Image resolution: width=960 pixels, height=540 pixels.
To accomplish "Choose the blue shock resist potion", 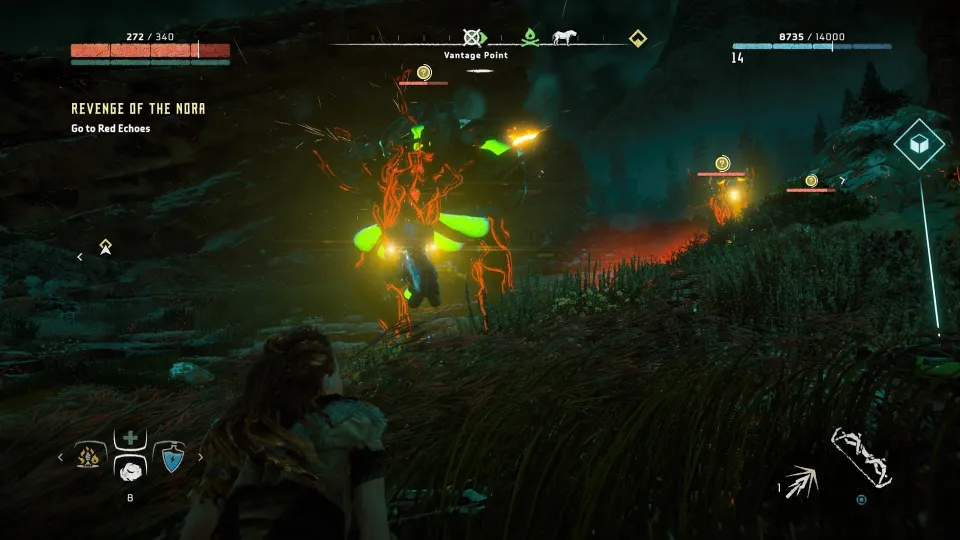I will point(171,457).
